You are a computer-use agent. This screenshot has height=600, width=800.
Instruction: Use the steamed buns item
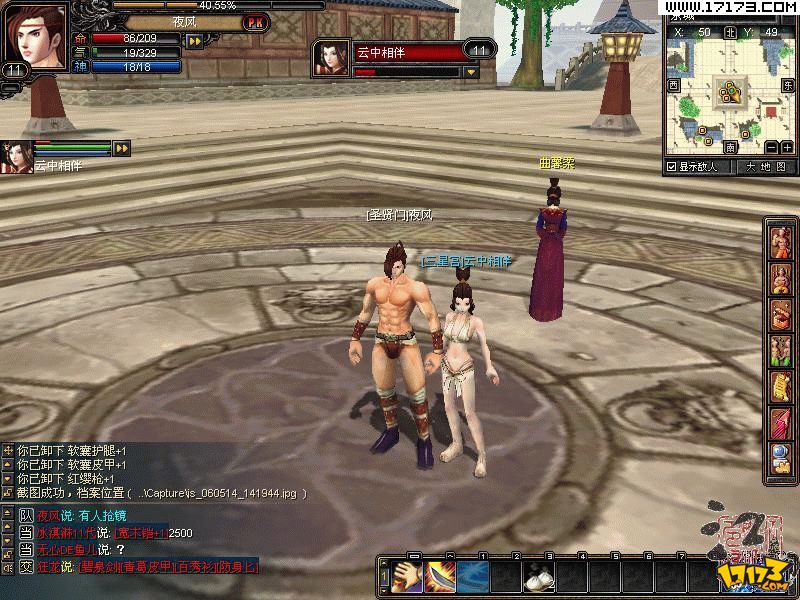[541, 577]
